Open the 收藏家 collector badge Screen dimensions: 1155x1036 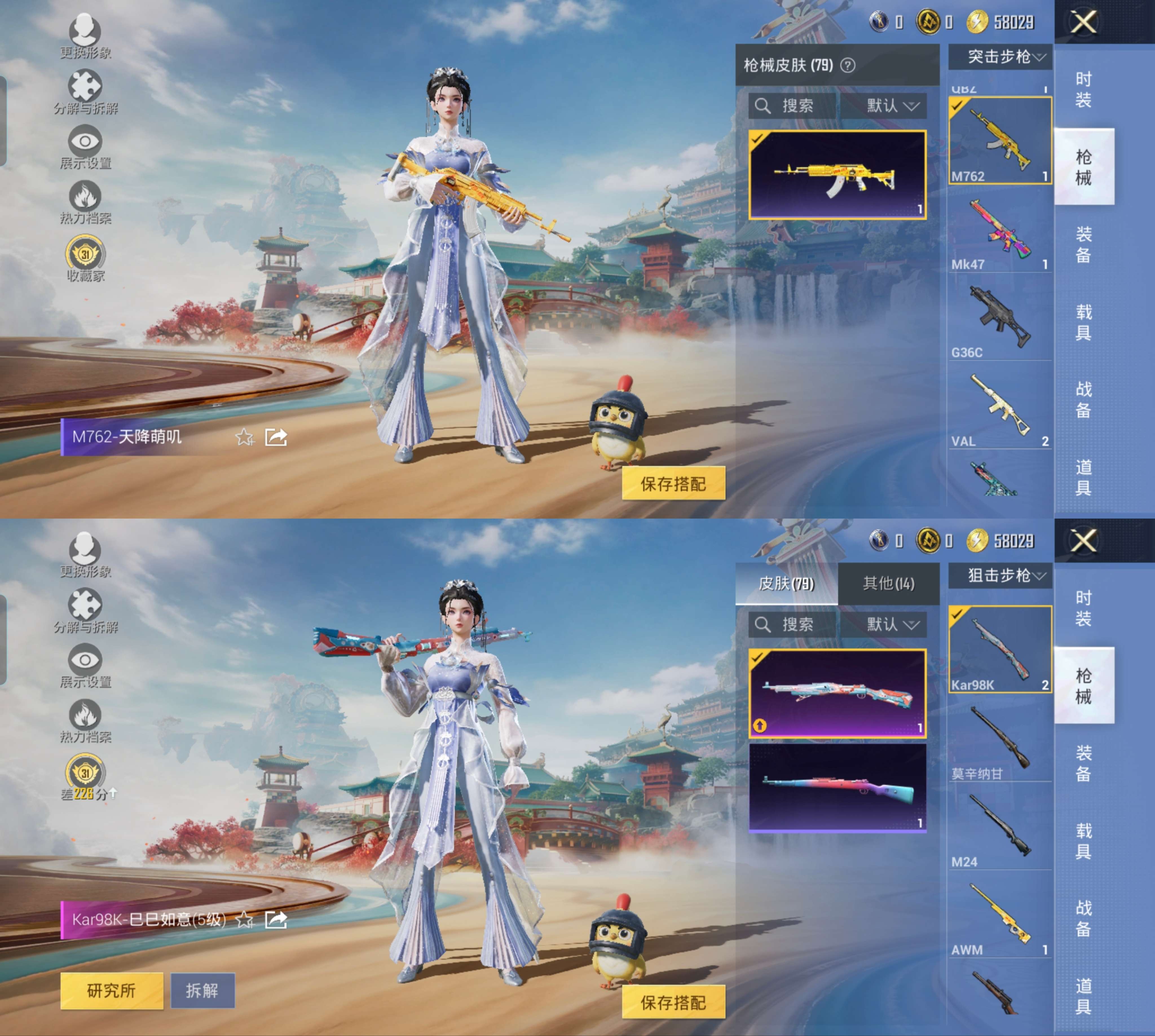click(x=85, y=259)
